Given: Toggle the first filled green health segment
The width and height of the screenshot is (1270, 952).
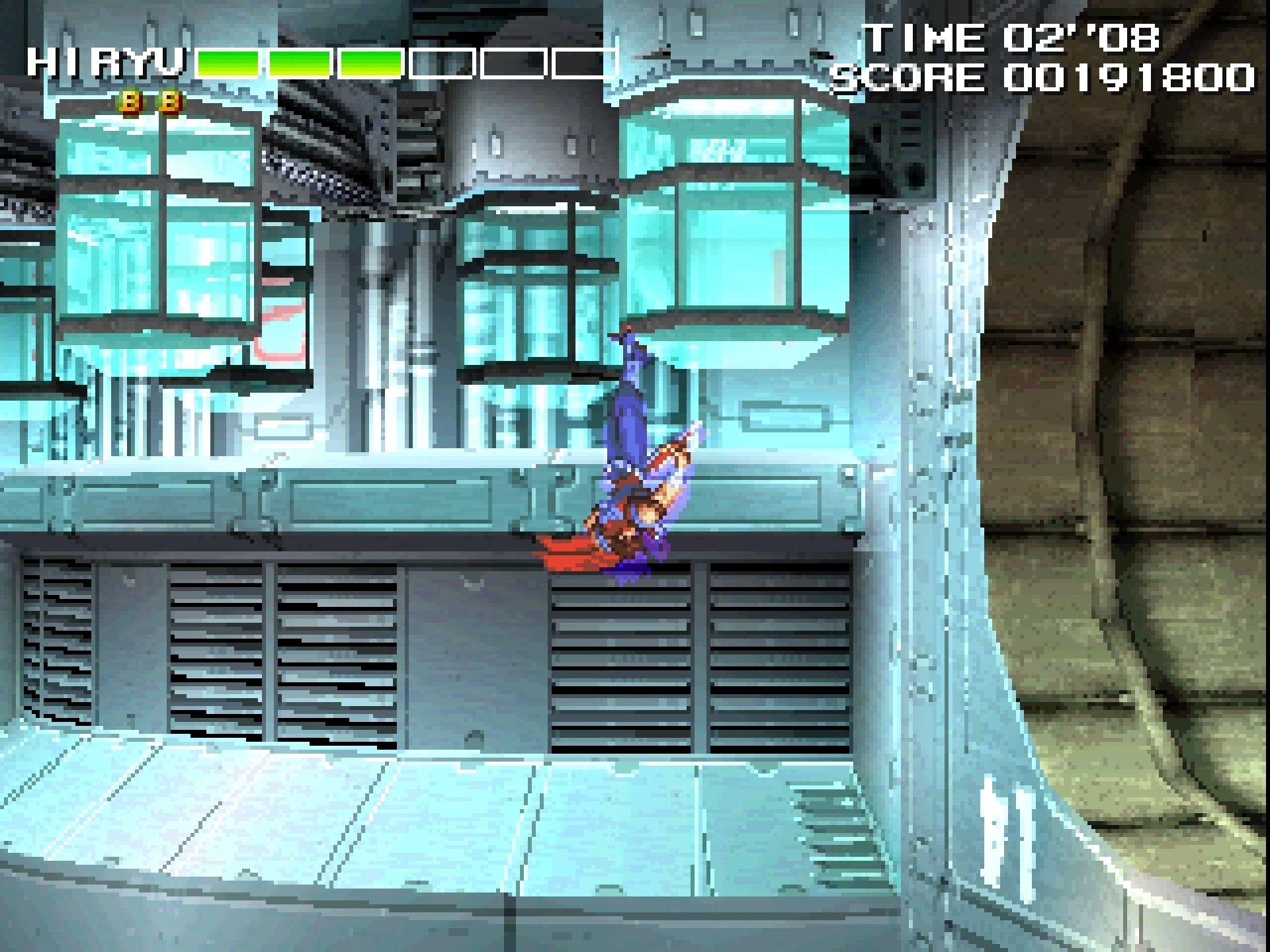Looking at the screenshot, I should [x=228, y=63].
